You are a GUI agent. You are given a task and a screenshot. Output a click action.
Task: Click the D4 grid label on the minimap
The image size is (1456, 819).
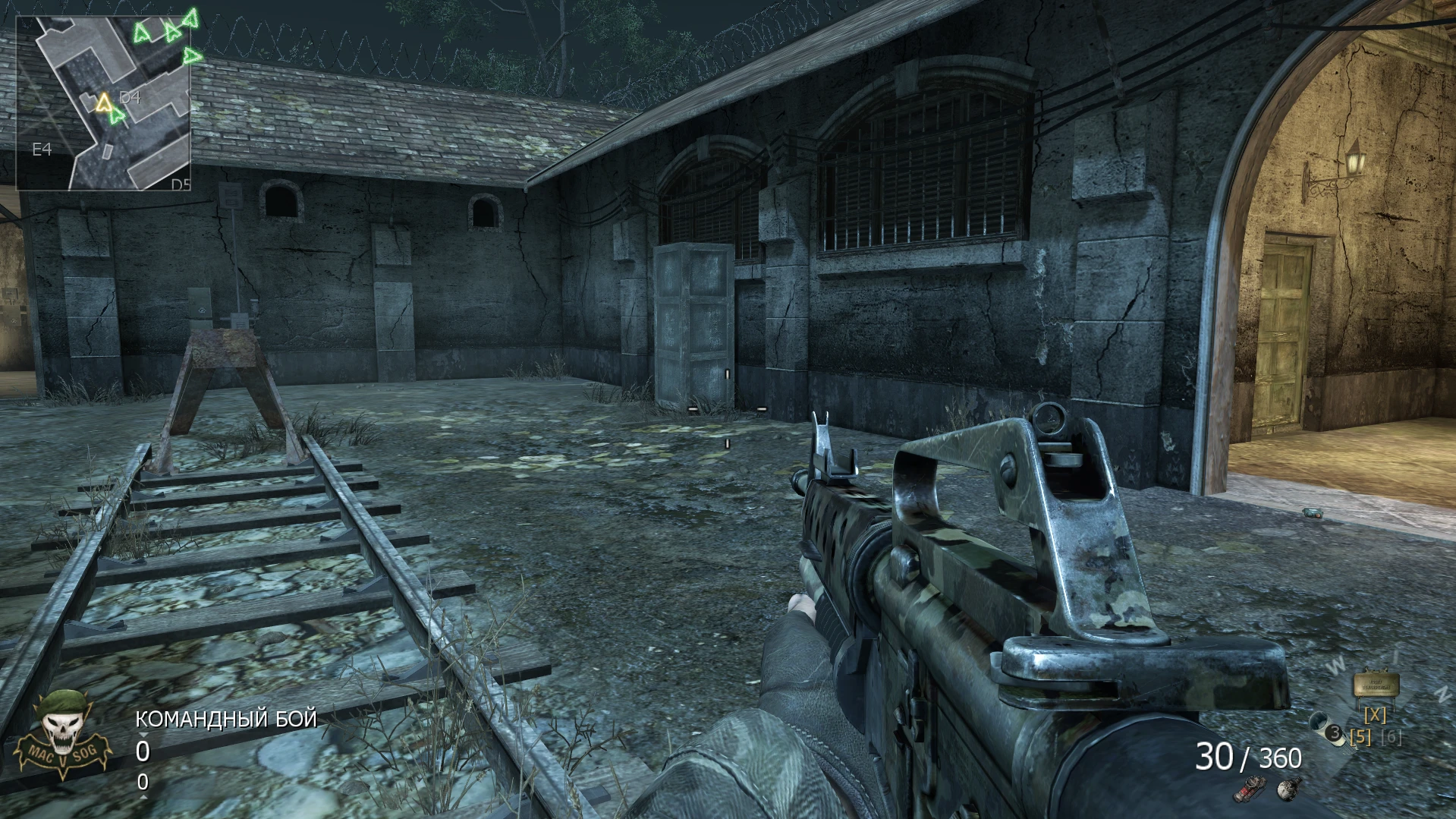(128, 97)
